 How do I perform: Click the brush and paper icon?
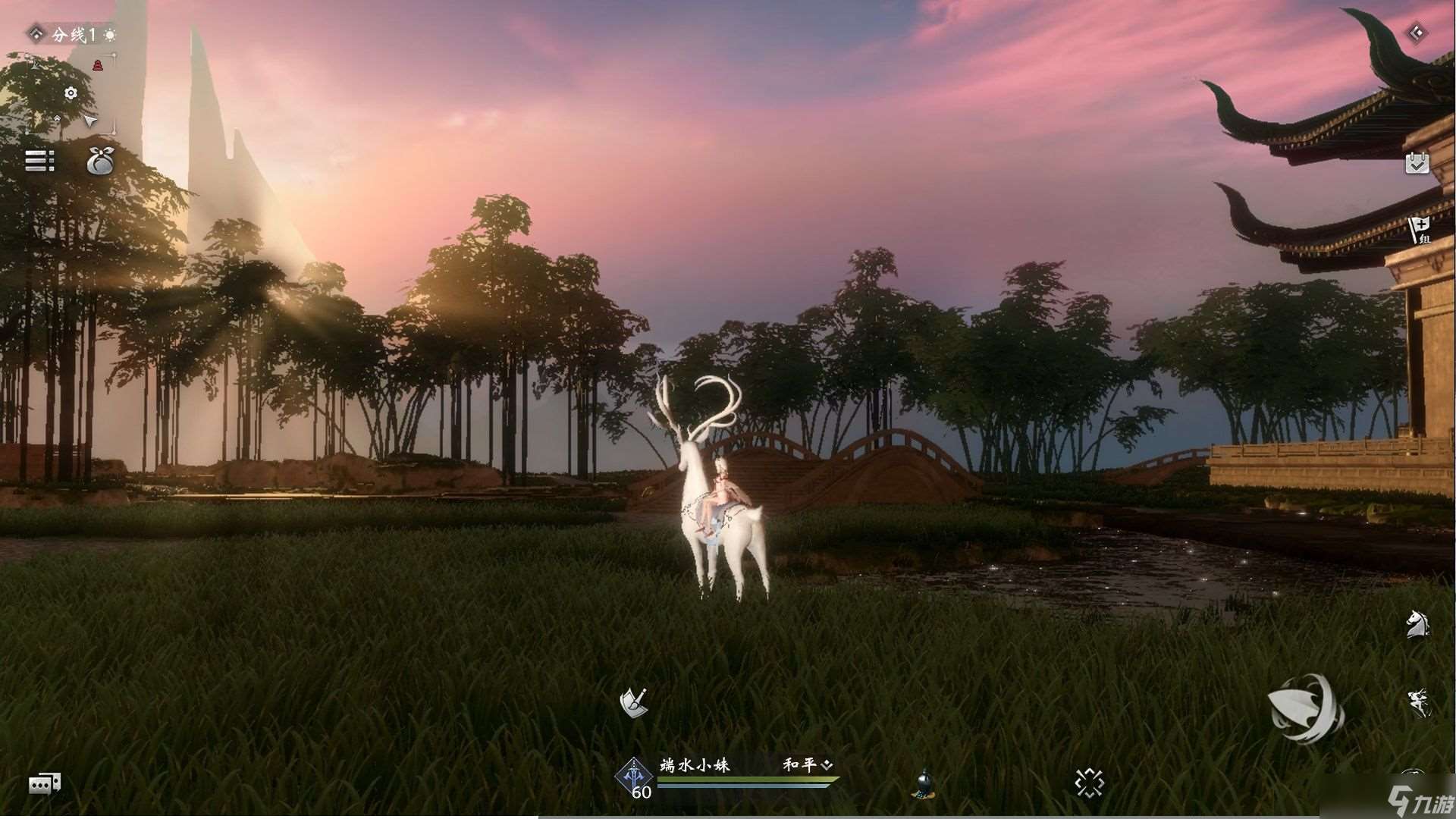pyautogui.click(x=633, y=702)
